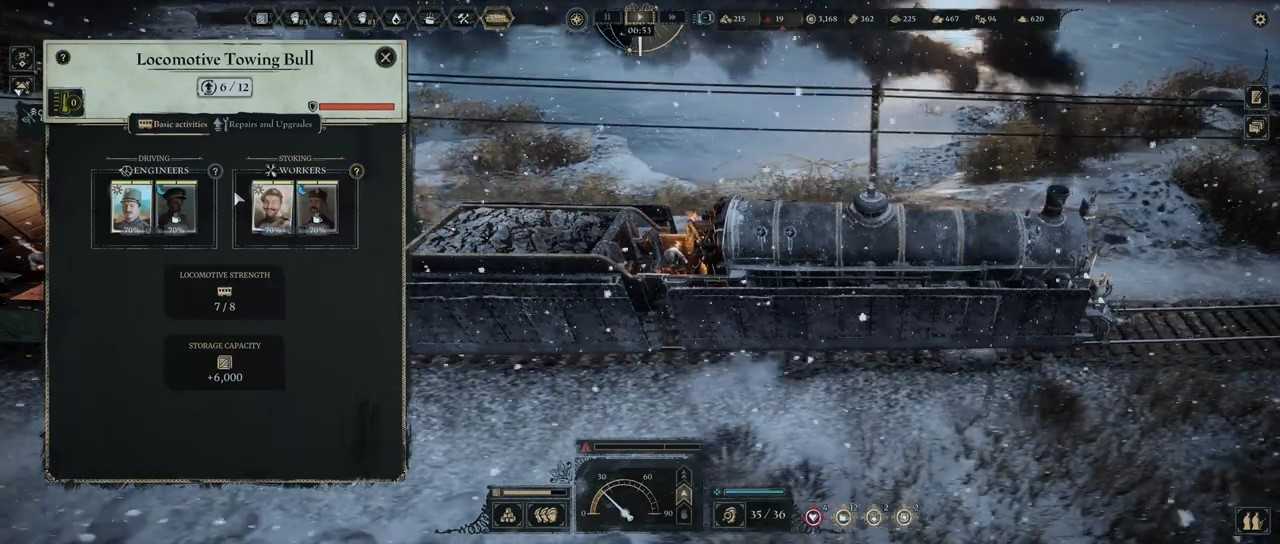Viewport: 1280px width, 544px height.
Task: Activate the red heart icon on bottom bar
Action: [x=813, y=517]
